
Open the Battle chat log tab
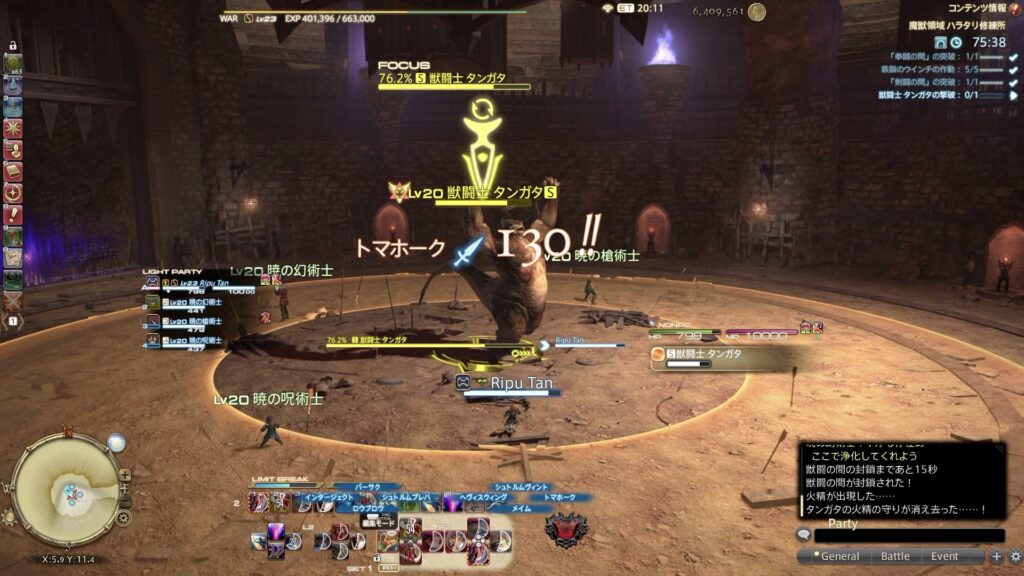coord(895,556)
